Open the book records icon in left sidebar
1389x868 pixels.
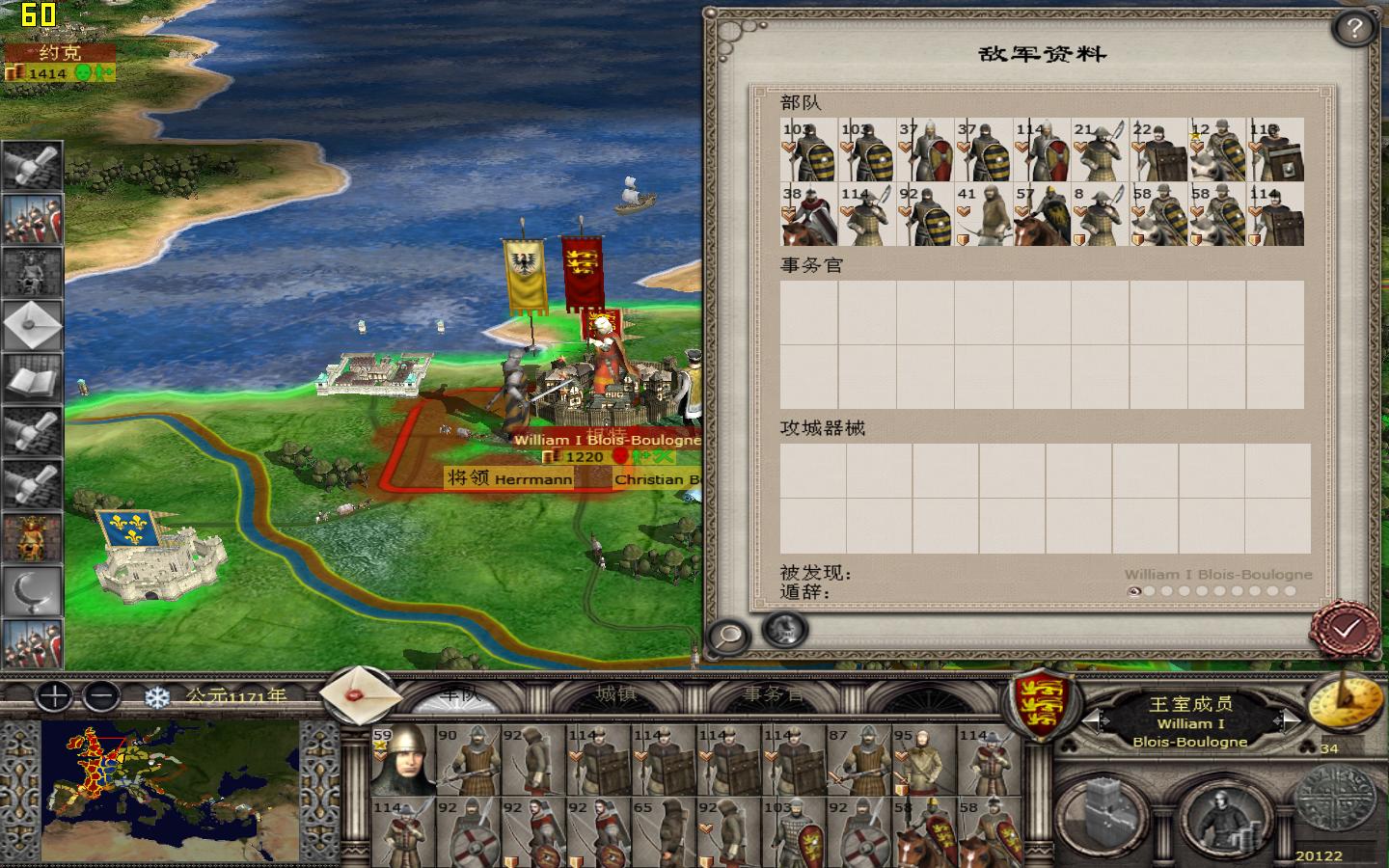click(32, 381)
